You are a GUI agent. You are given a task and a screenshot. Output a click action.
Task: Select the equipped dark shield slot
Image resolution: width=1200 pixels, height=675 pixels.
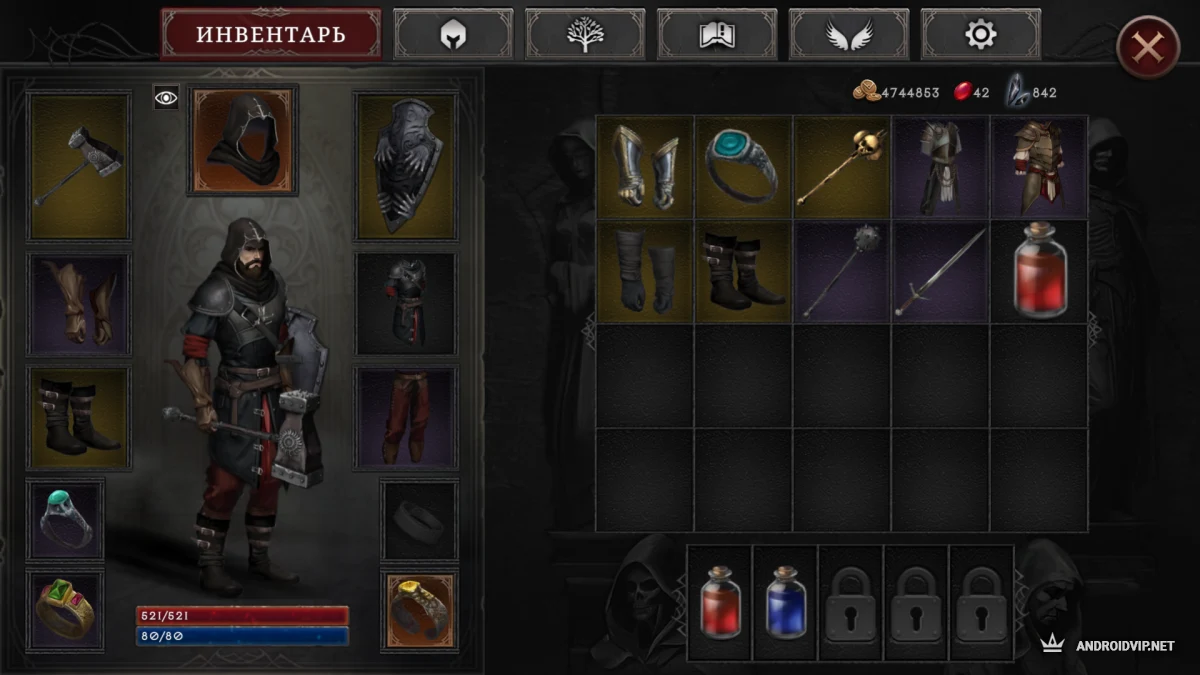(406, 166)
